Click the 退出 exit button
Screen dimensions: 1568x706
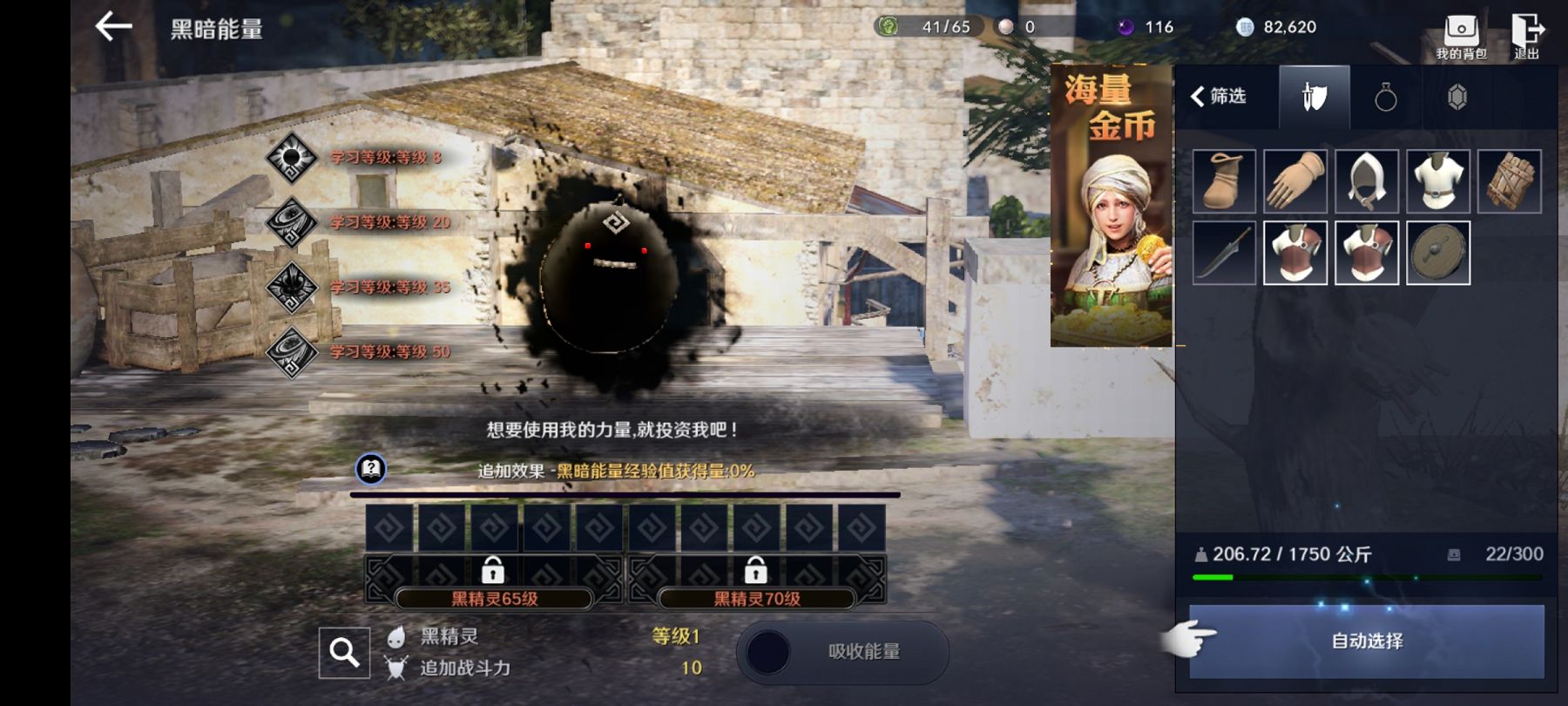coord(1527,36)
